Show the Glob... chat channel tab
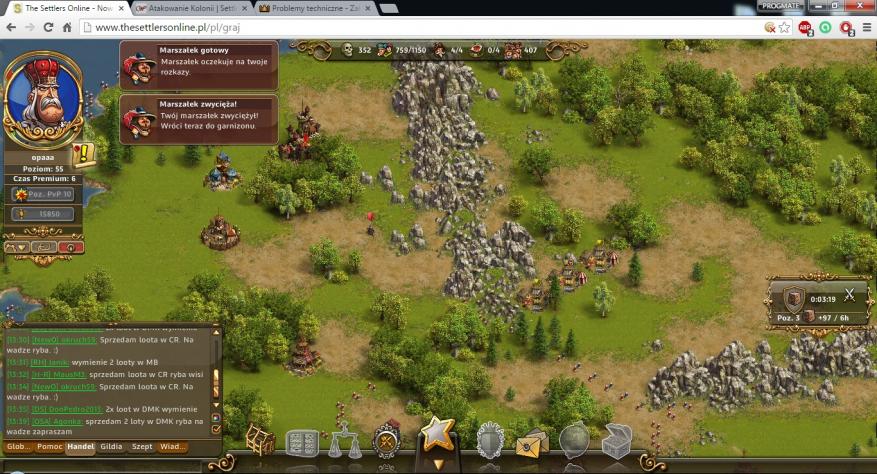Screen dimensions: 877x474 pos(19,447)
